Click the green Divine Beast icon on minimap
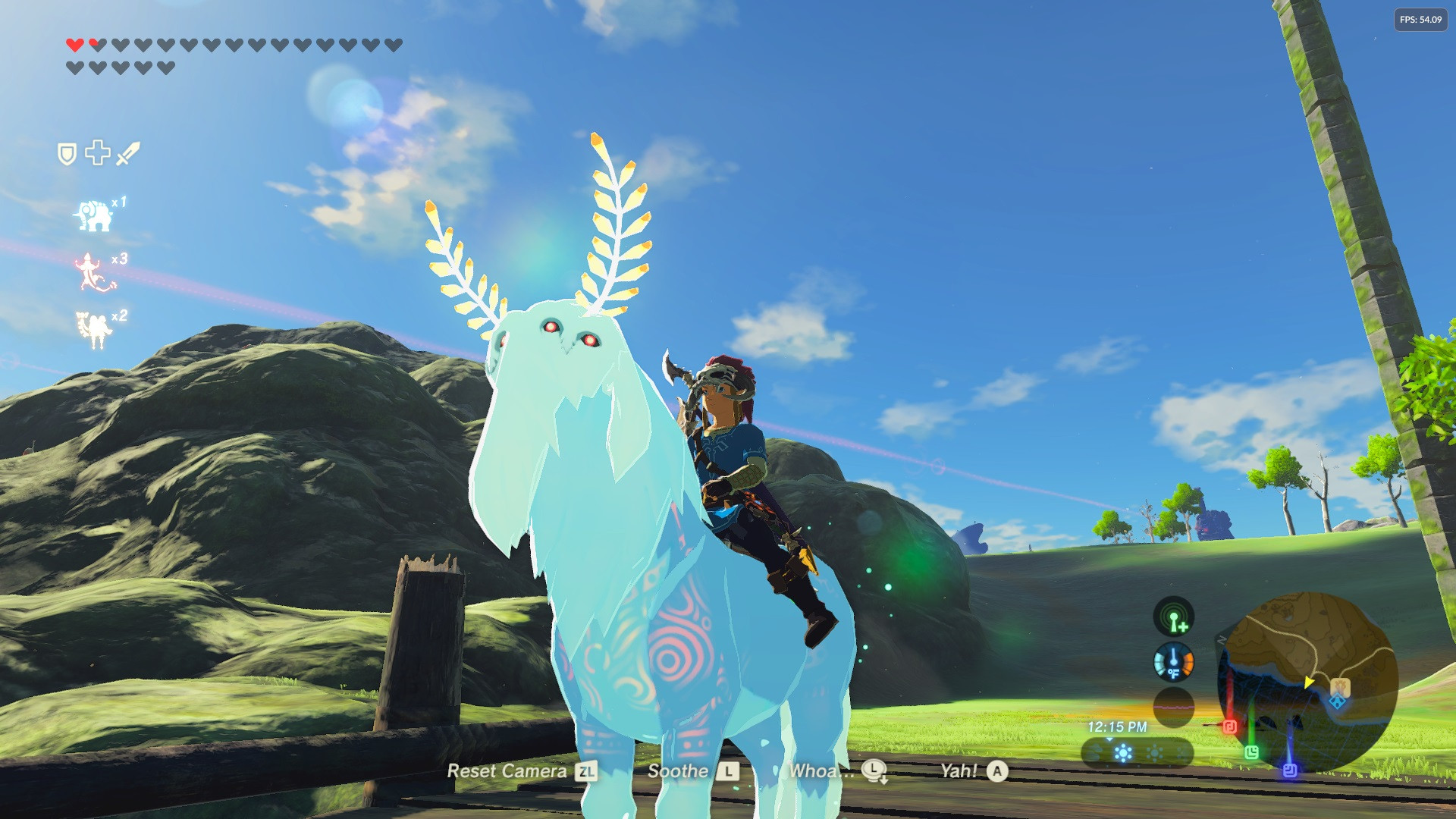The width and height of the screenshot is (1456, 819). click(1251, 752)
